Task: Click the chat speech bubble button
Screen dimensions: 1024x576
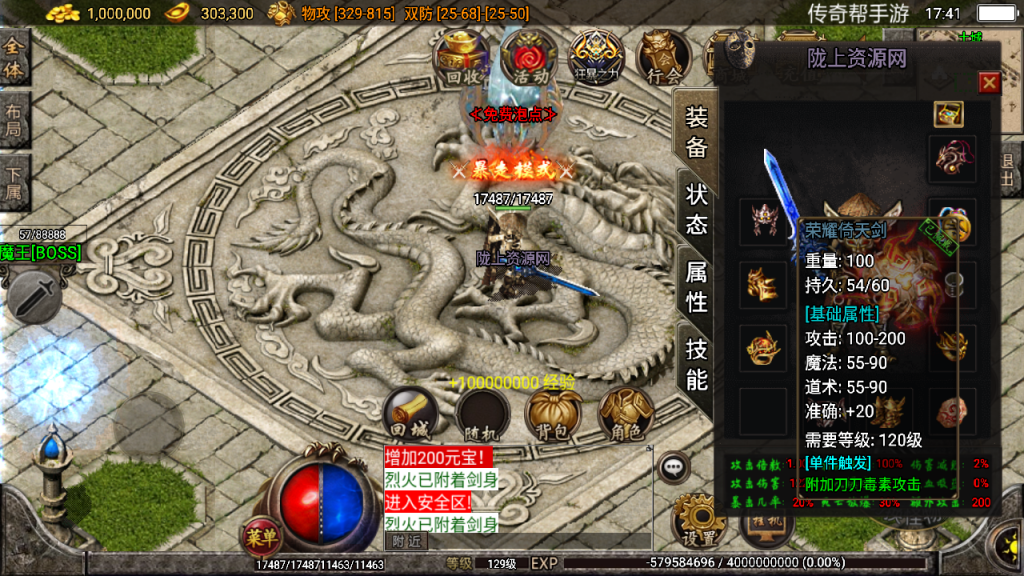Action: tap(673, 466)
